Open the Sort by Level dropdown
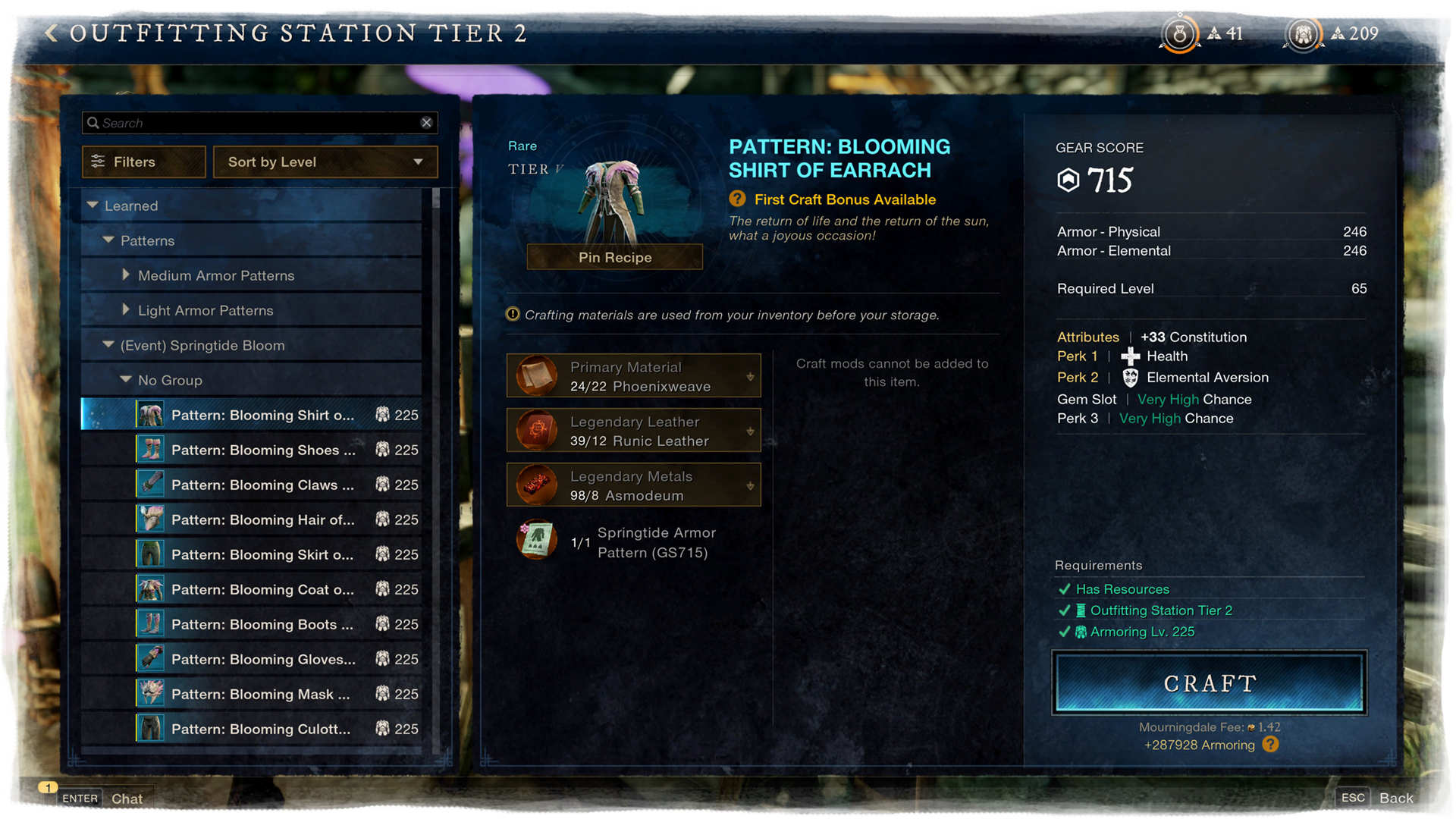 [325, 162]
